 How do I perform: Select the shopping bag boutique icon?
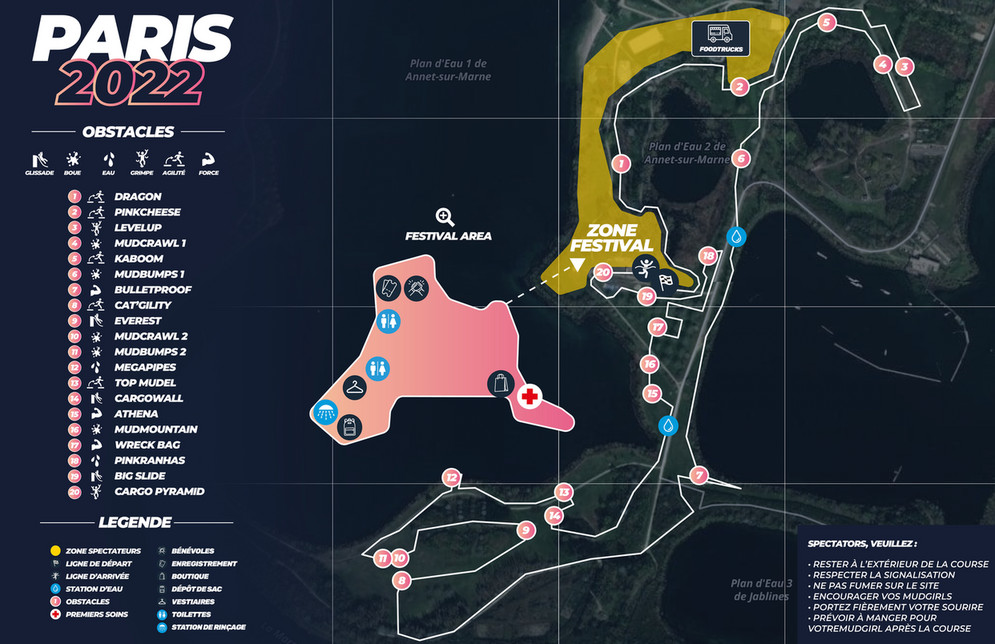501,382
